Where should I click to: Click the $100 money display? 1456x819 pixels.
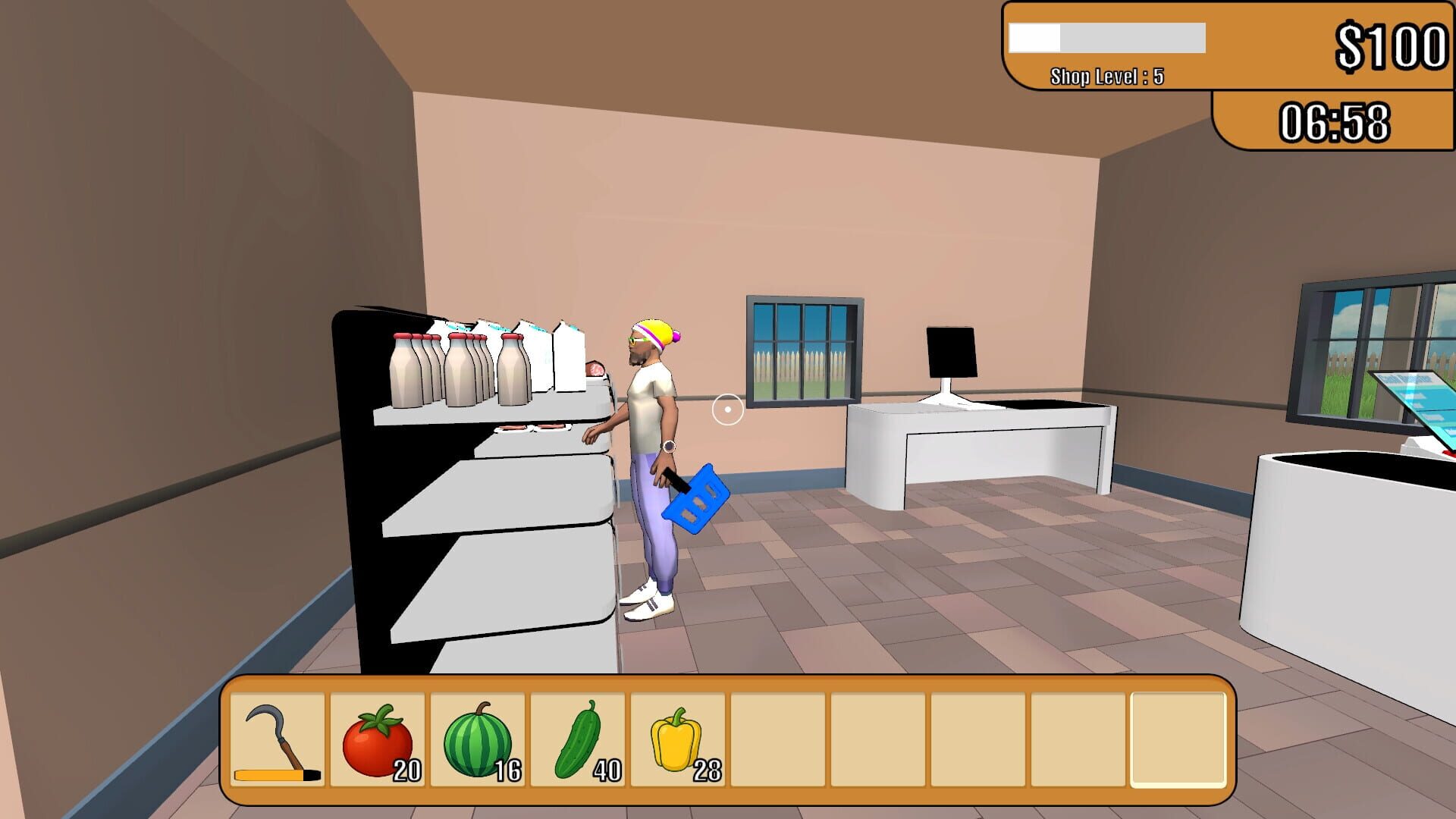click(x=1395, y=45)
